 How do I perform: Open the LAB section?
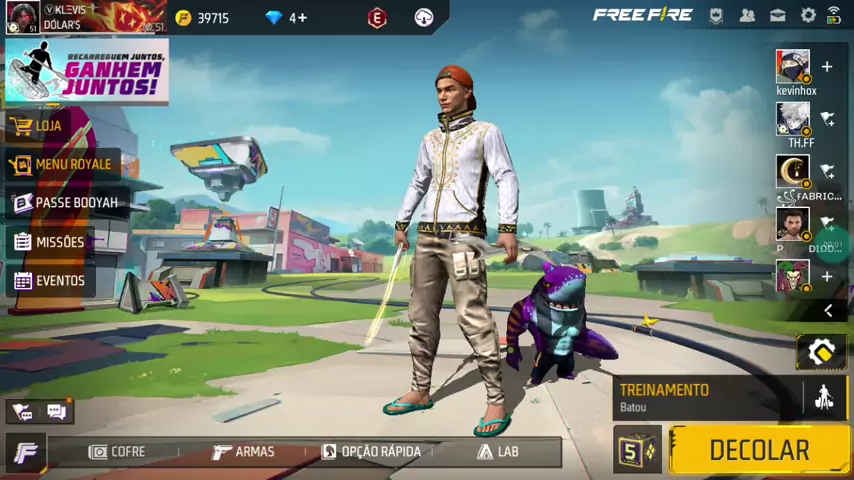tap(498, 452)
